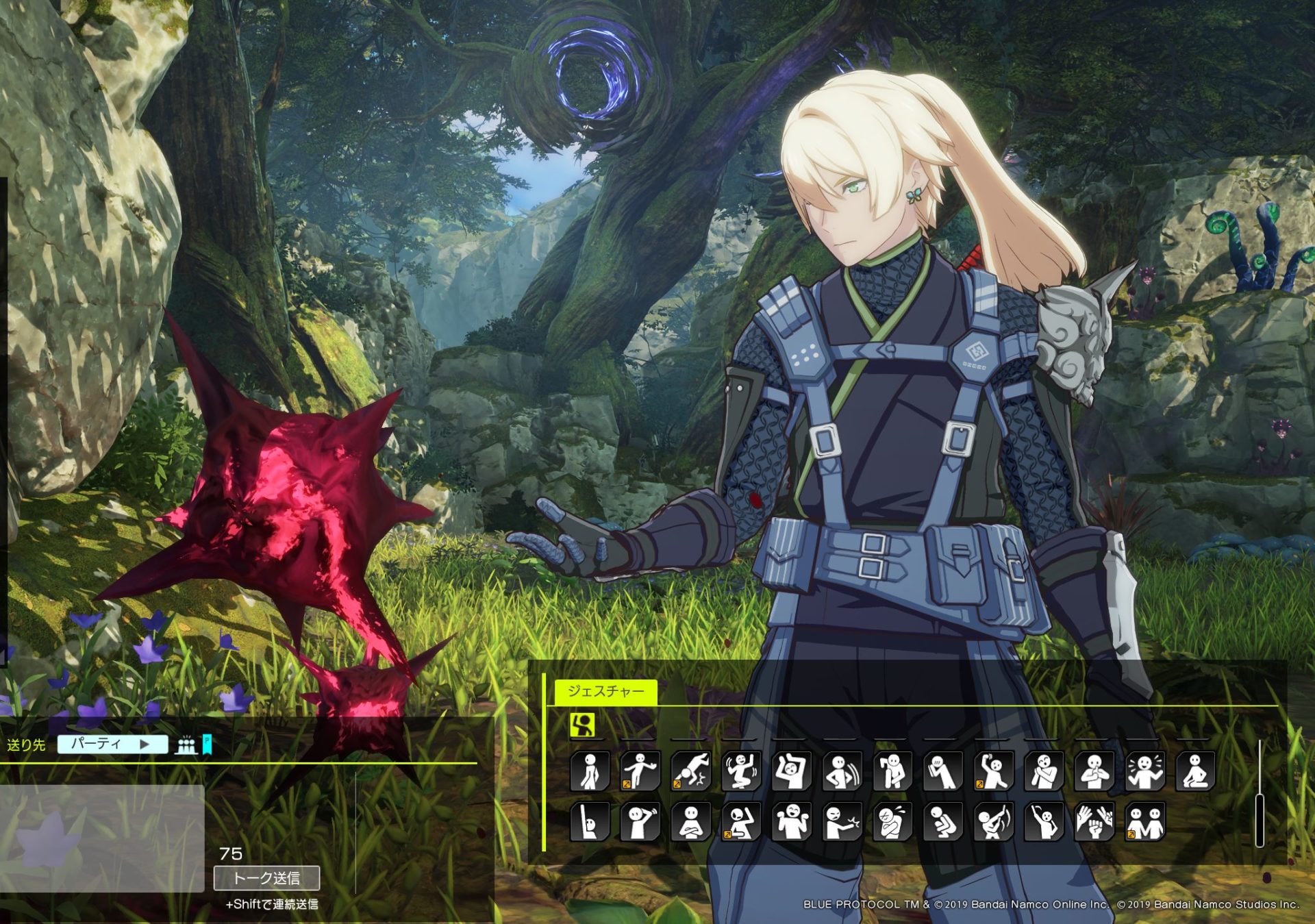
Task: Open the パーティ send-destination dropdown
Action: click(112, 745)
